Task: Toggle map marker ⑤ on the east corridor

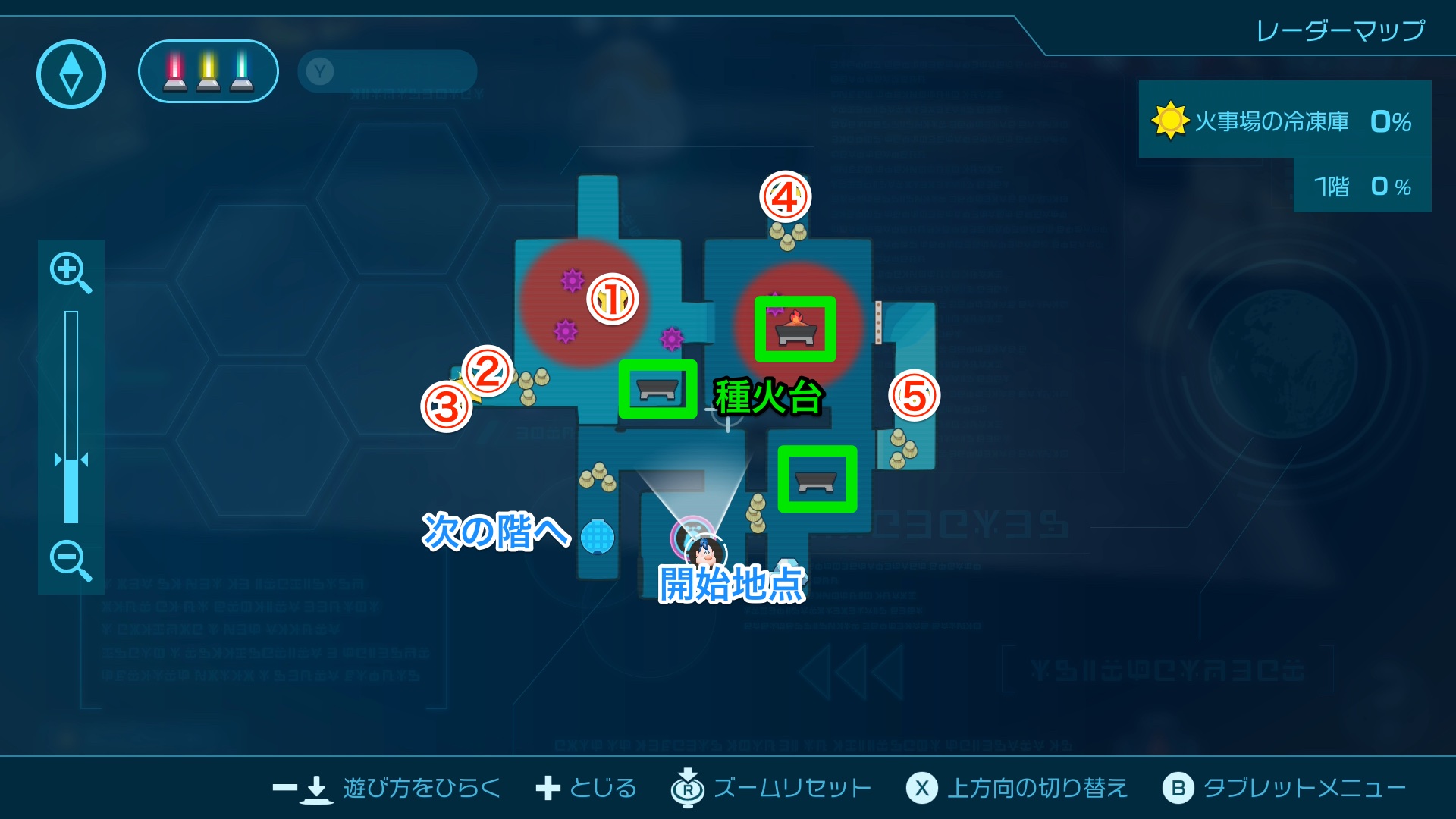Action: pos(915,397)
